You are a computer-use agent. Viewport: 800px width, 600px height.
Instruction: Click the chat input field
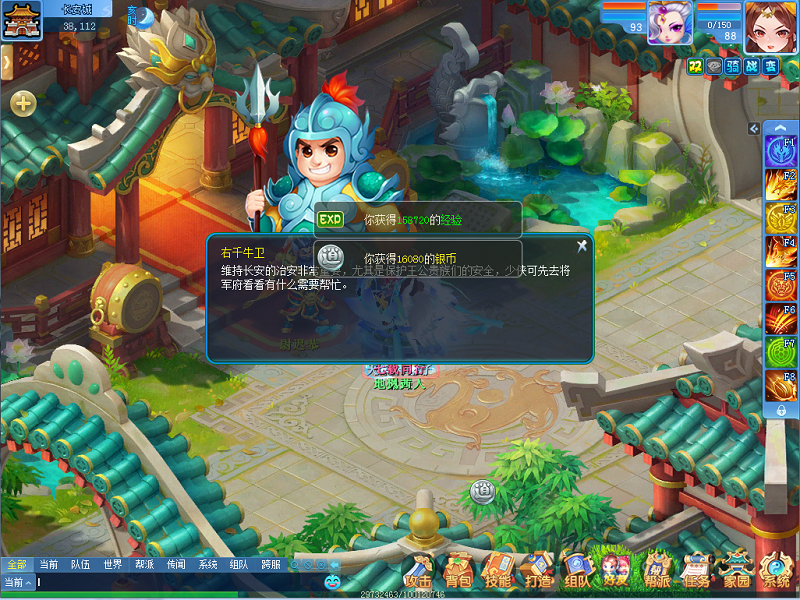180,581
